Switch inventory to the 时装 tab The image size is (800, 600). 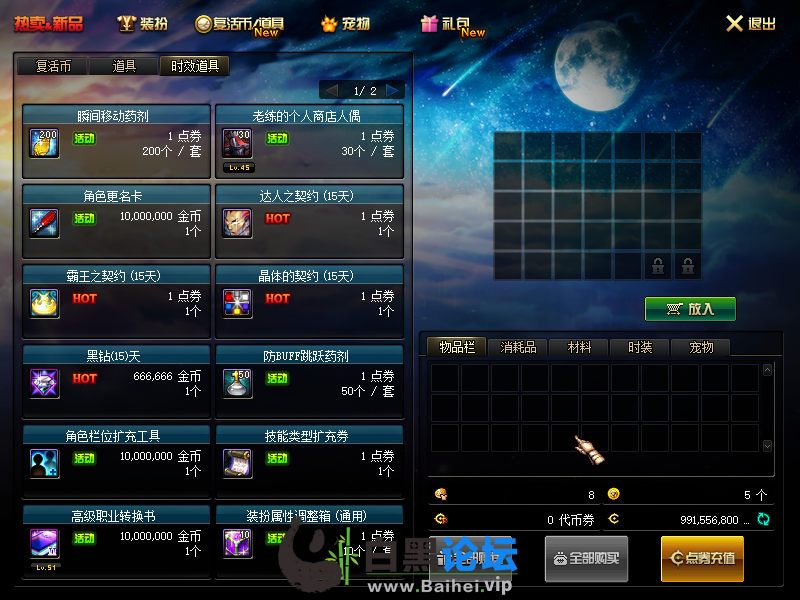point(640,347)
